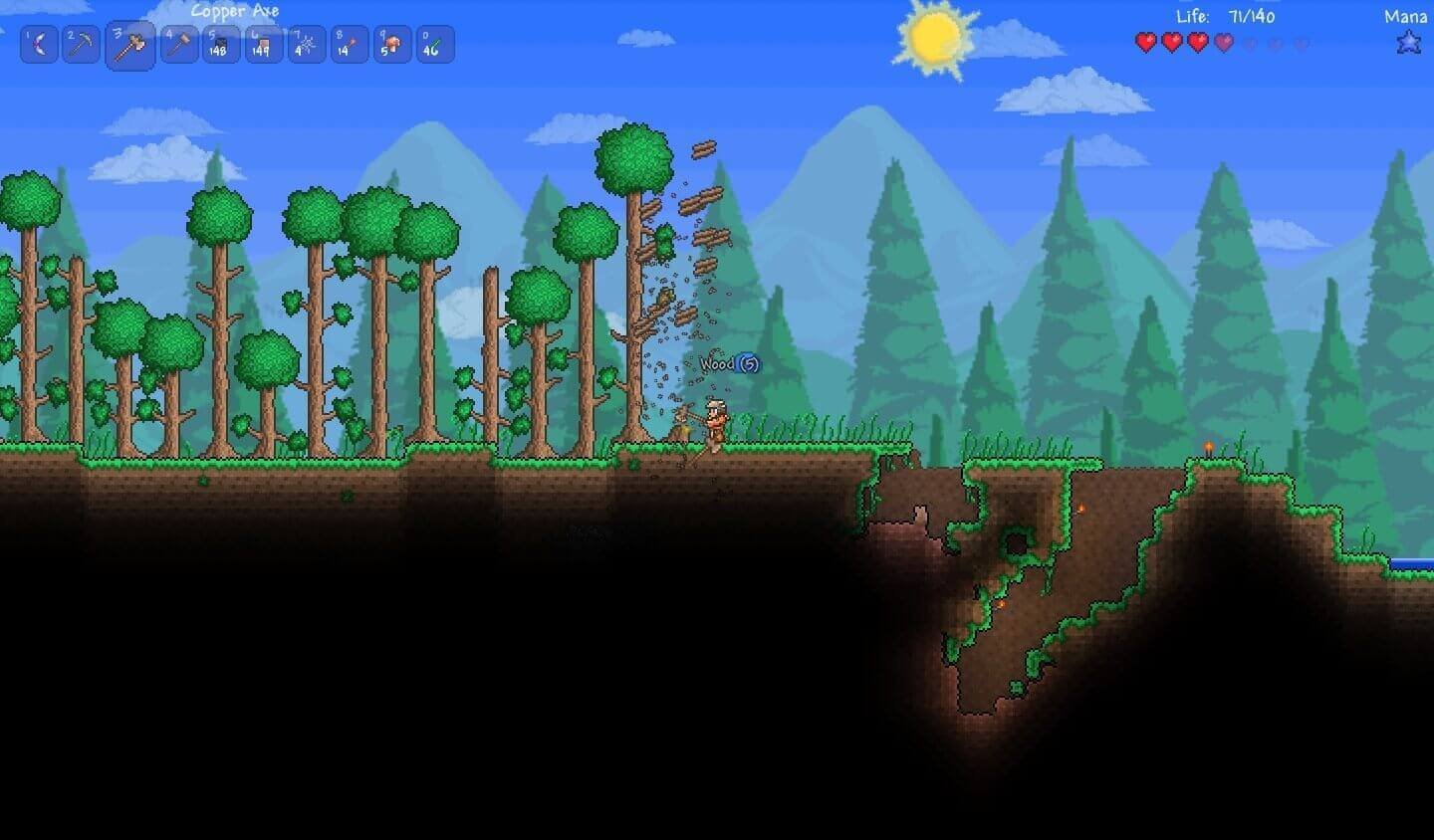Choose the dark block stack of 148
The image size is (1434, 840).
tap(221, 45)
